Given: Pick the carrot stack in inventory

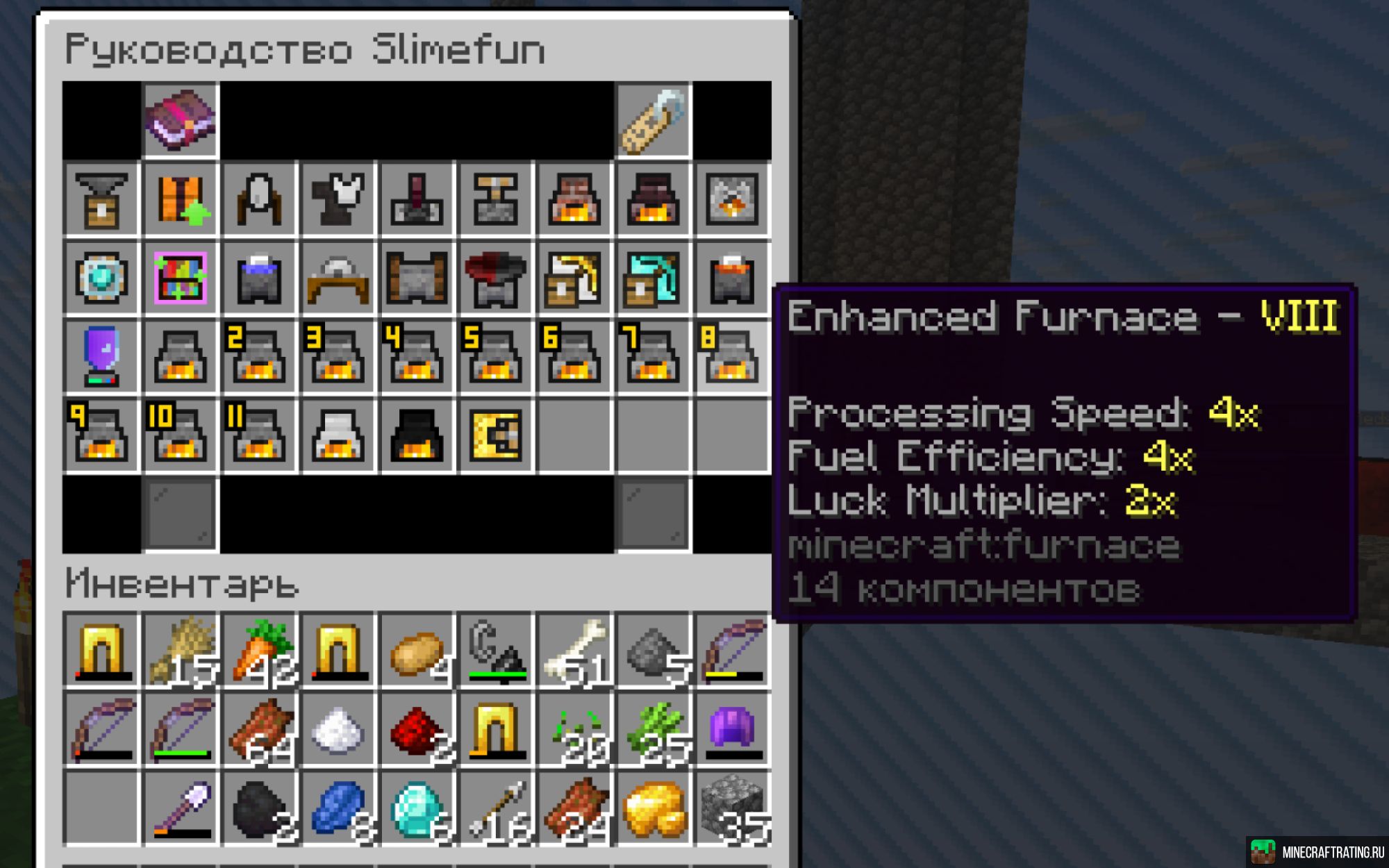Looking at the screenshot, I should [x=259, y=651].
